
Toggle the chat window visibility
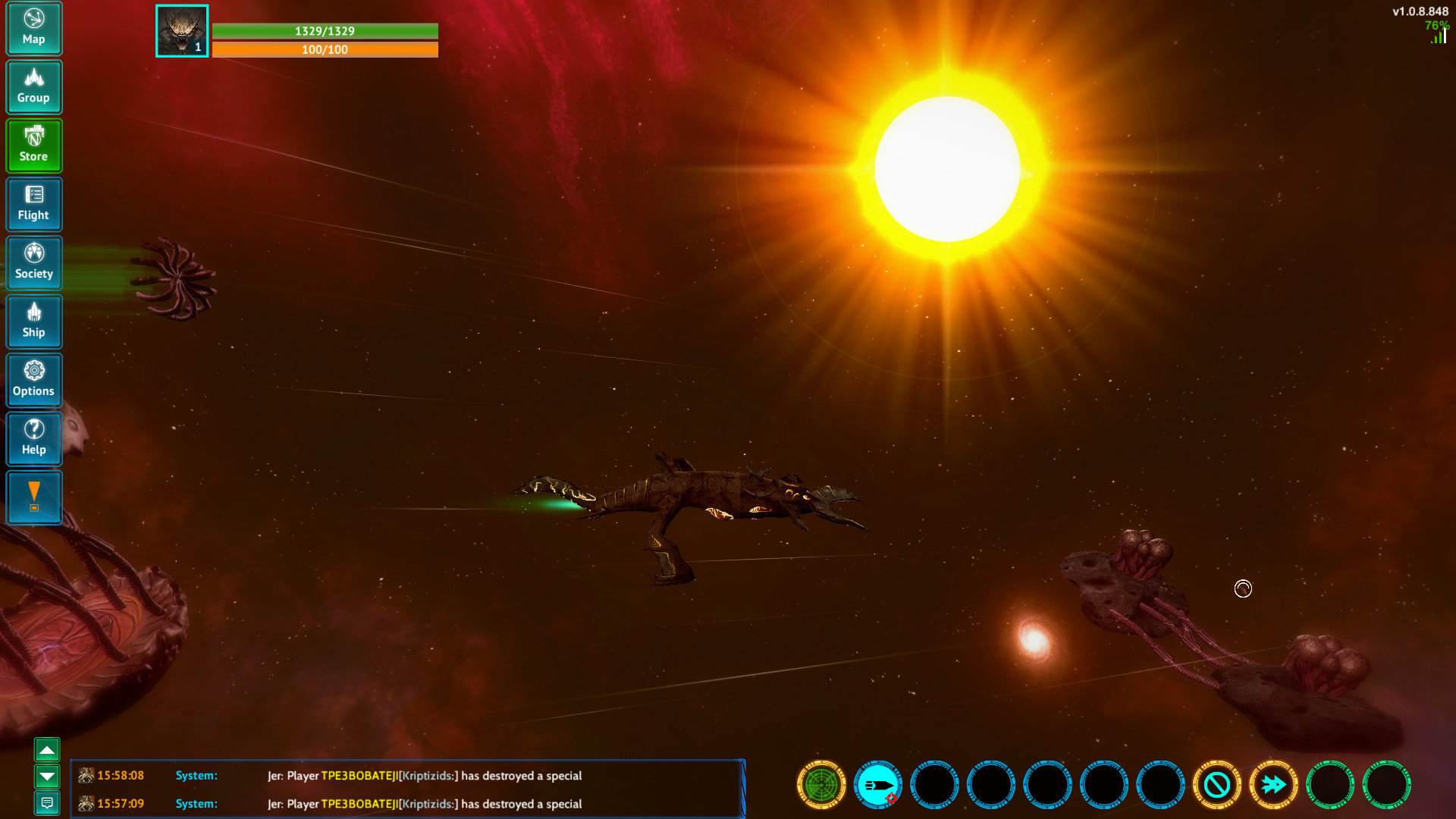(48, 804)
